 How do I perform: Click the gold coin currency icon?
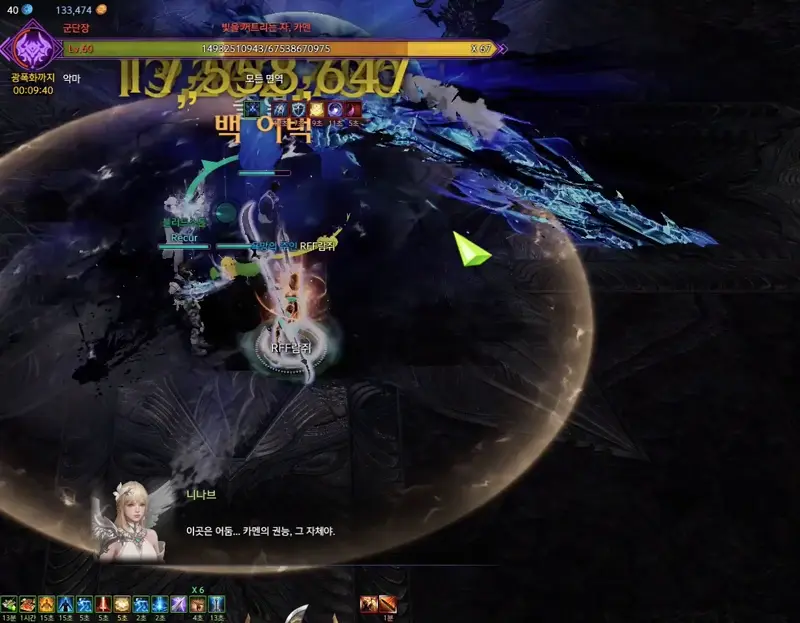(101, 10)
